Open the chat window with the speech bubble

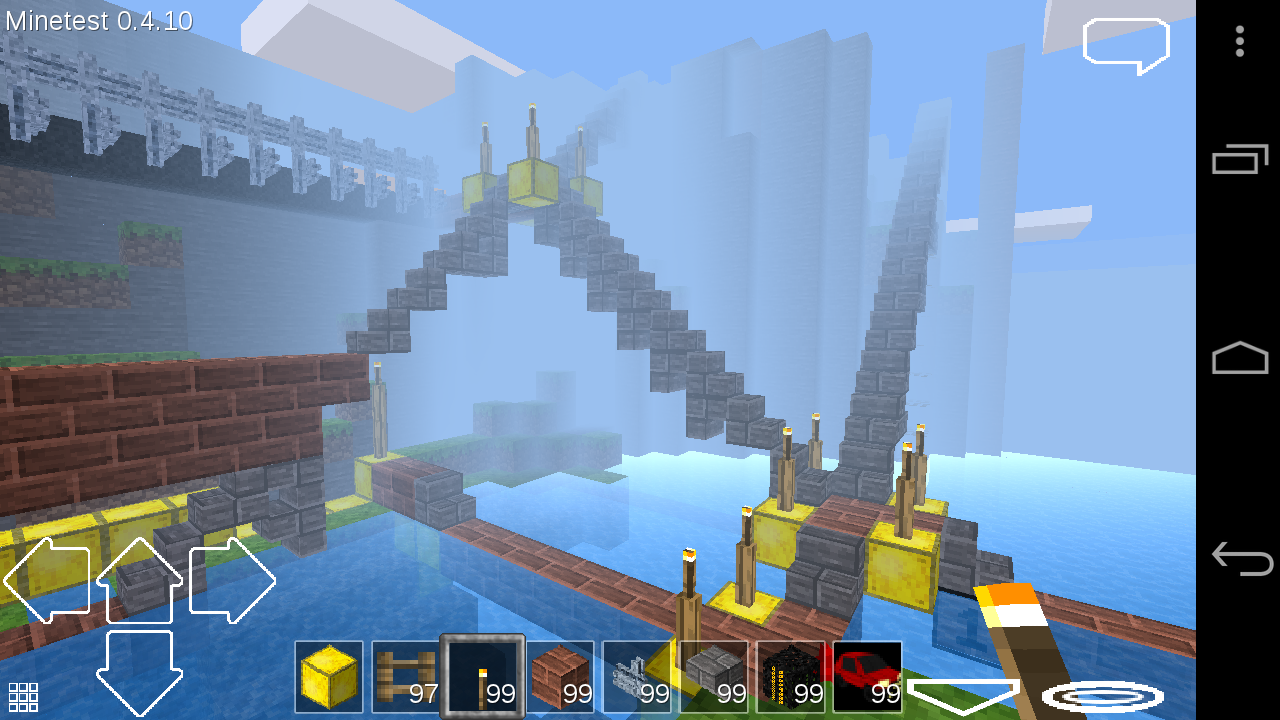pyautogui.click(x=1125, y=44)
